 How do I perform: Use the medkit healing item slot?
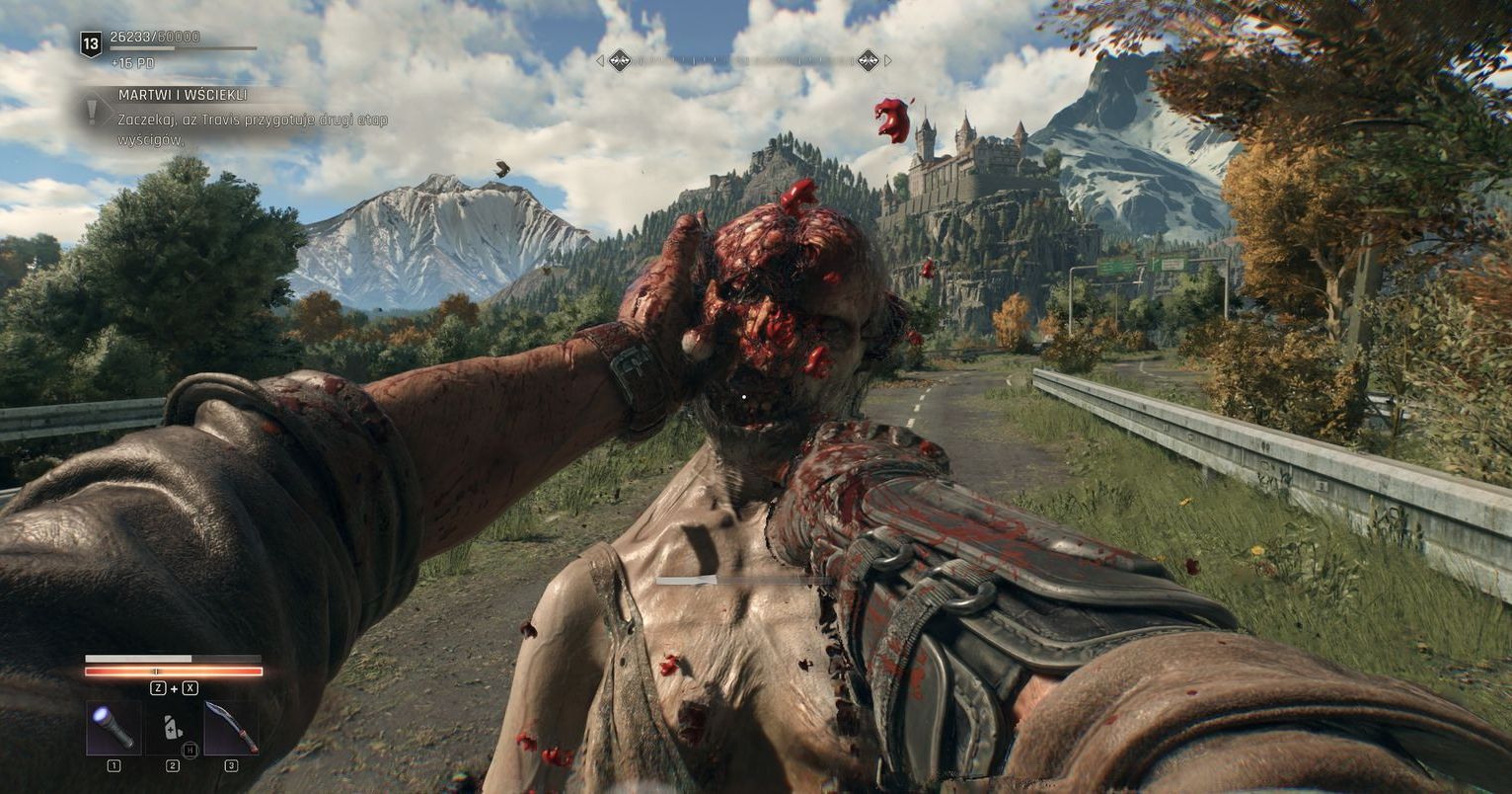(173, 729)
